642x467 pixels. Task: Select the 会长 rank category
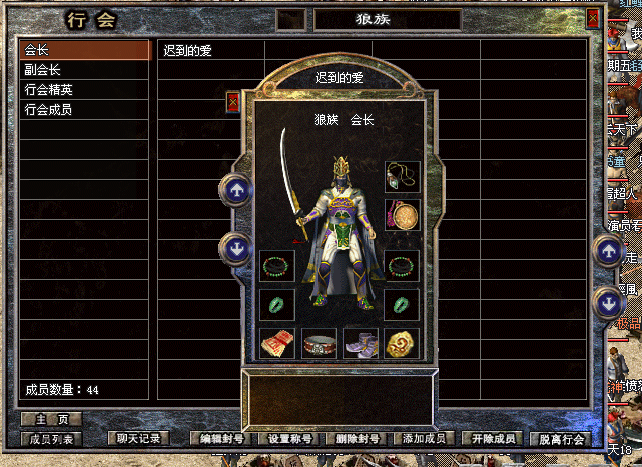pyautogui.click(x=84, y=50)
